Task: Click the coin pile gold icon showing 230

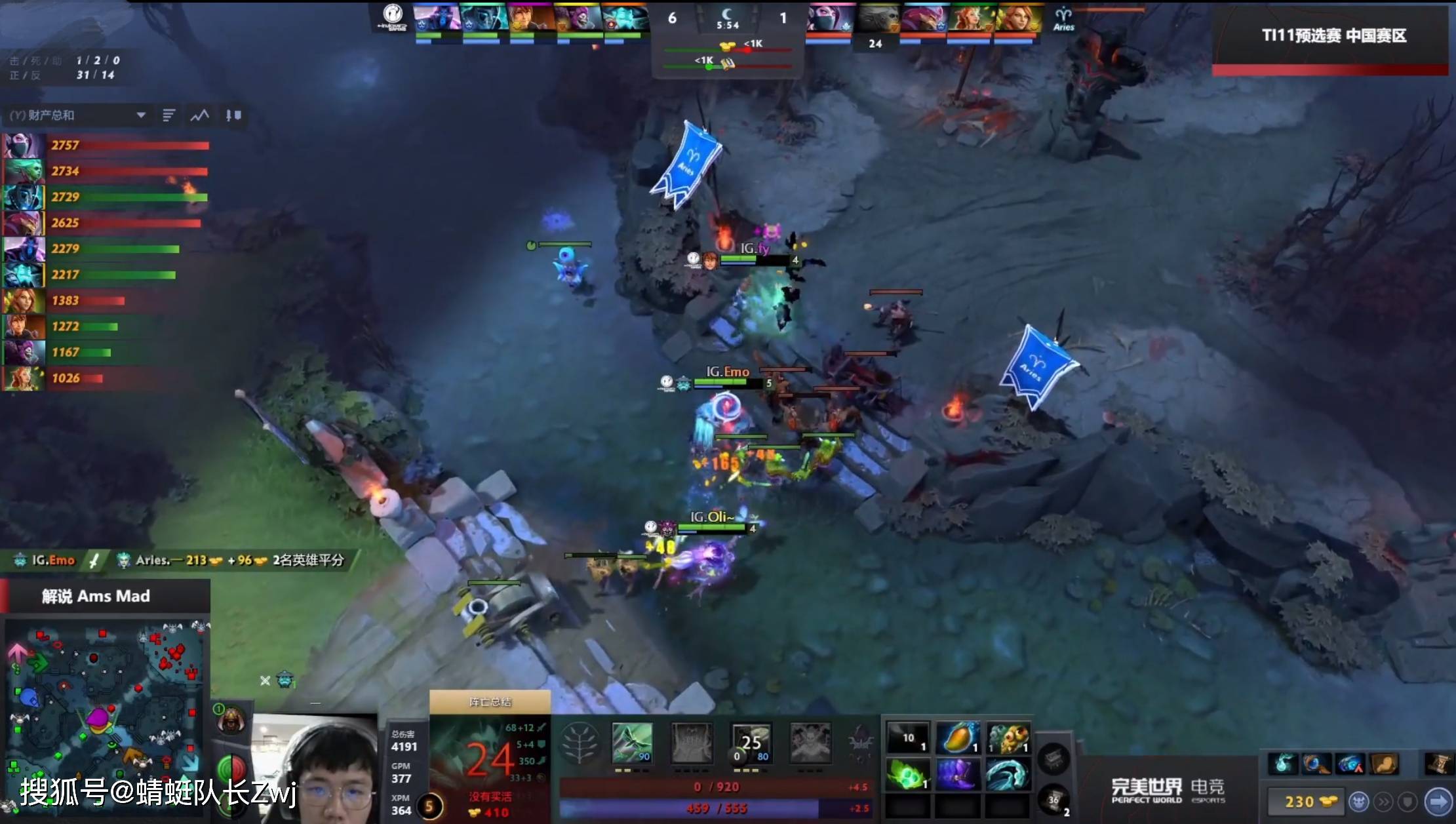Action: [1329, 800]
